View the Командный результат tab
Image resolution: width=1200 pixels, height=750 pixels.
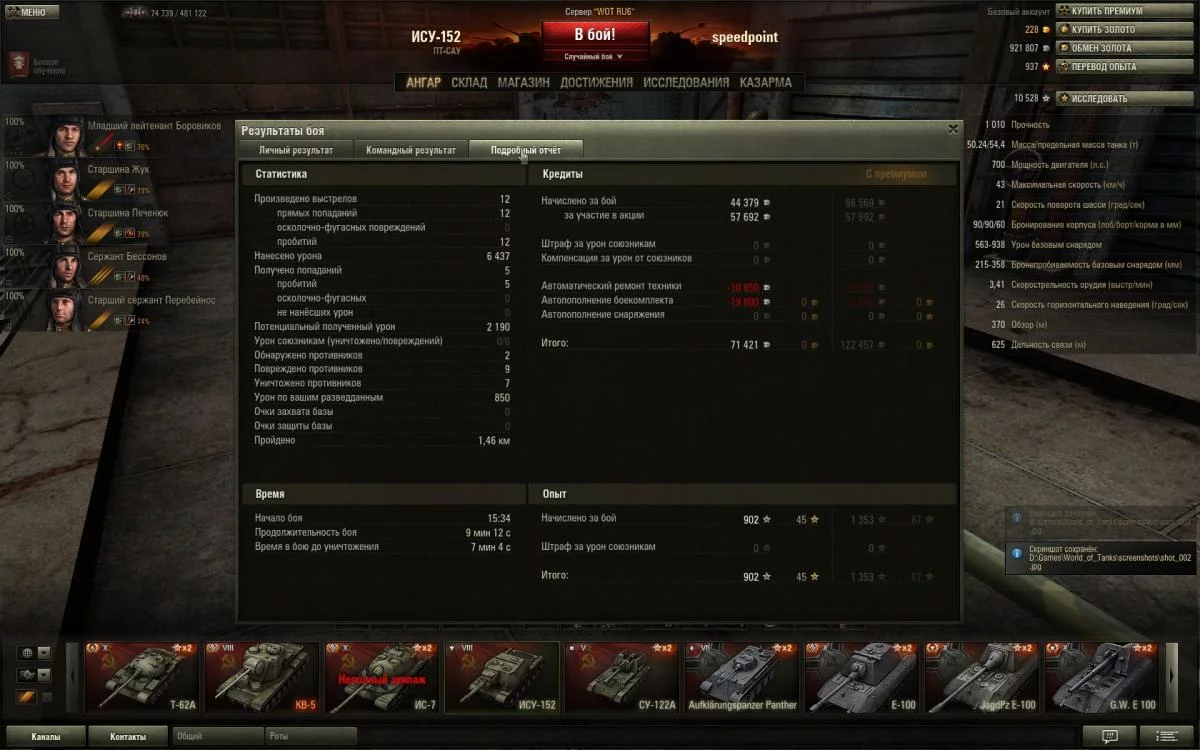pyautogui.click(x=411, y=150)
